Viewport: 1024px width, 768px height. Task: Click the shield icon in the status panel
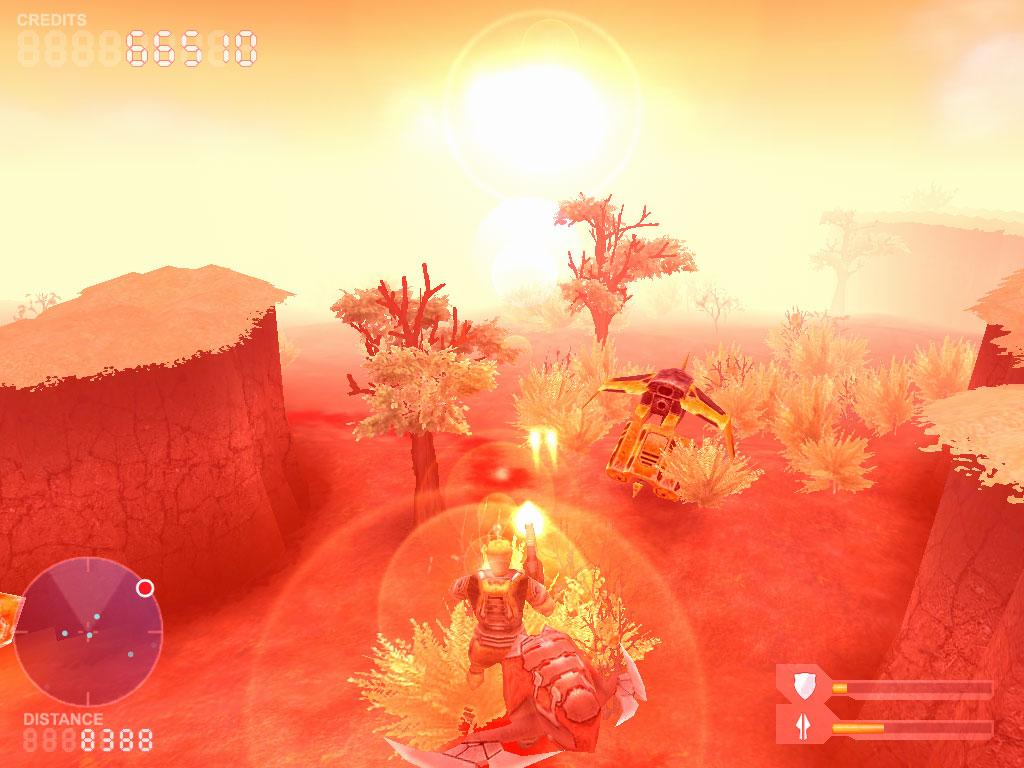pos(802,686)
